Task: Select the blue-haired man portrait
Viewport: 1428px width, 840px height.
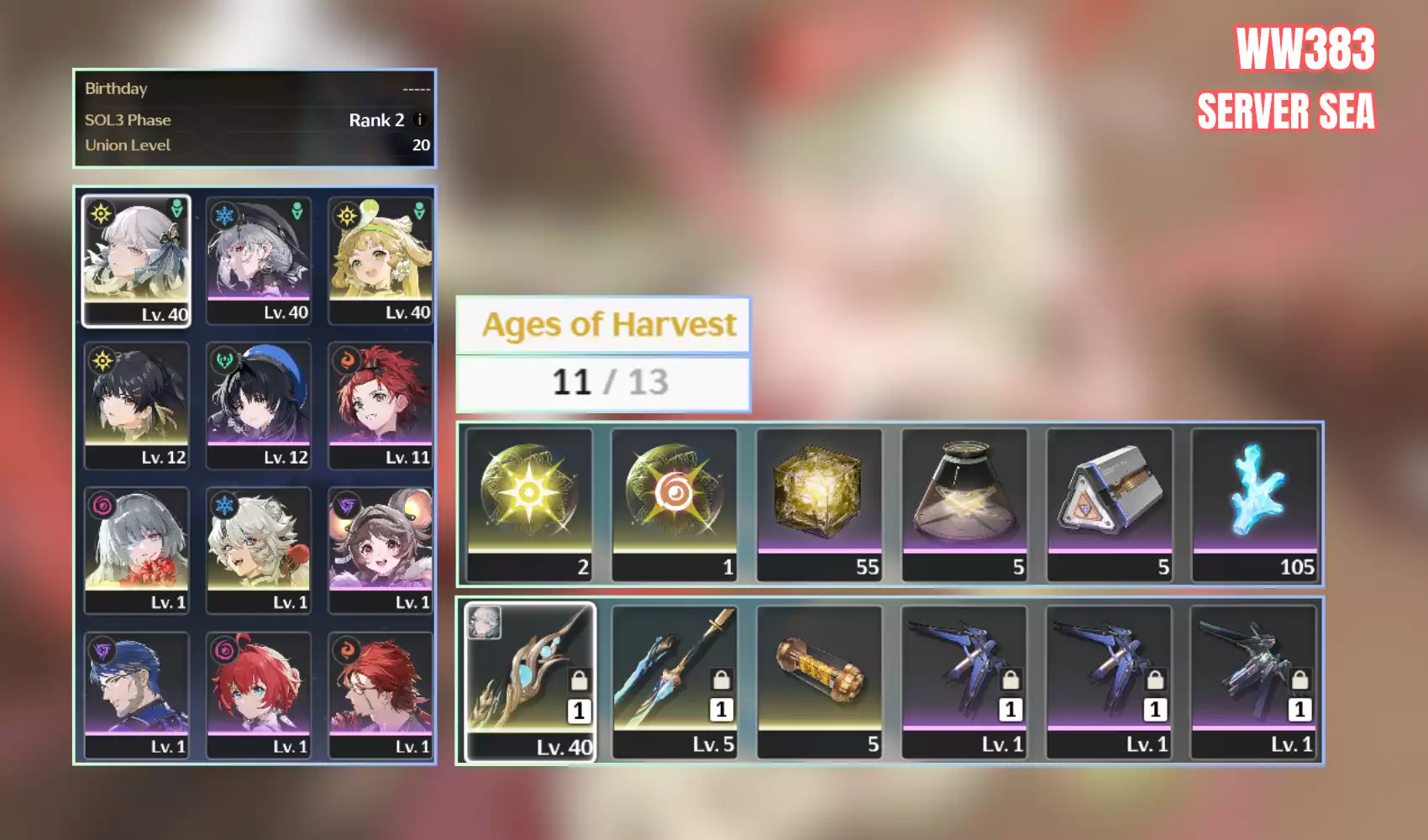Action: (136, 695)
